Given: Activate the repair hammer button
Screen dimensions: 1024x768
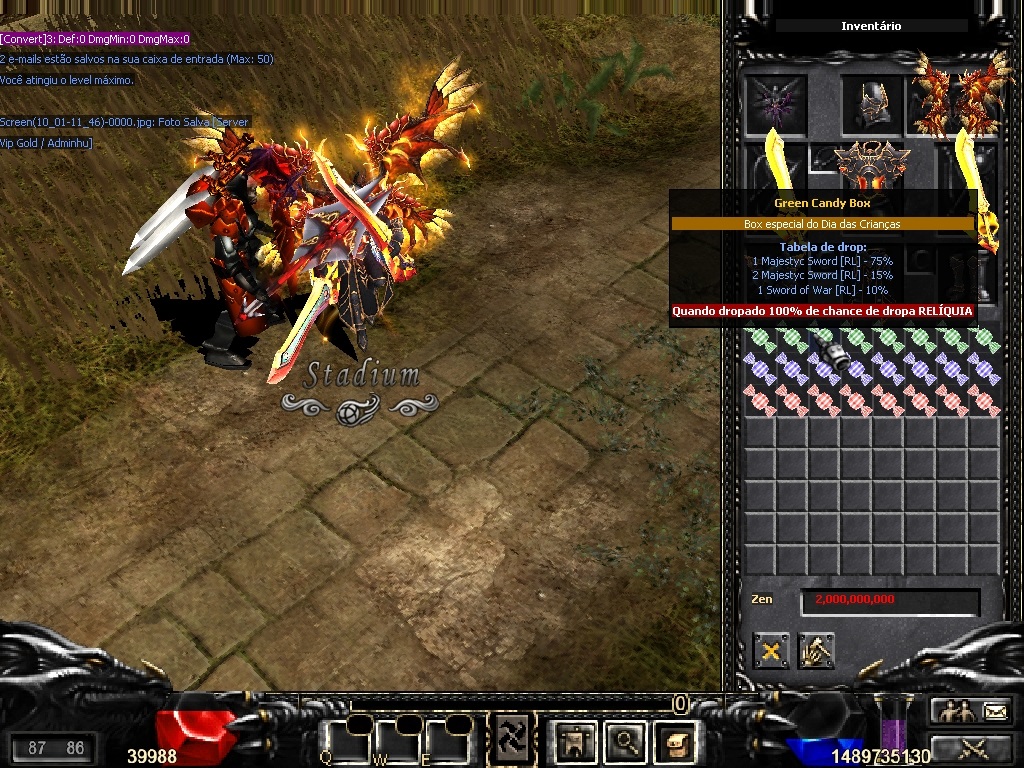Looking at the screenshot, I should (x=817, y=651).
